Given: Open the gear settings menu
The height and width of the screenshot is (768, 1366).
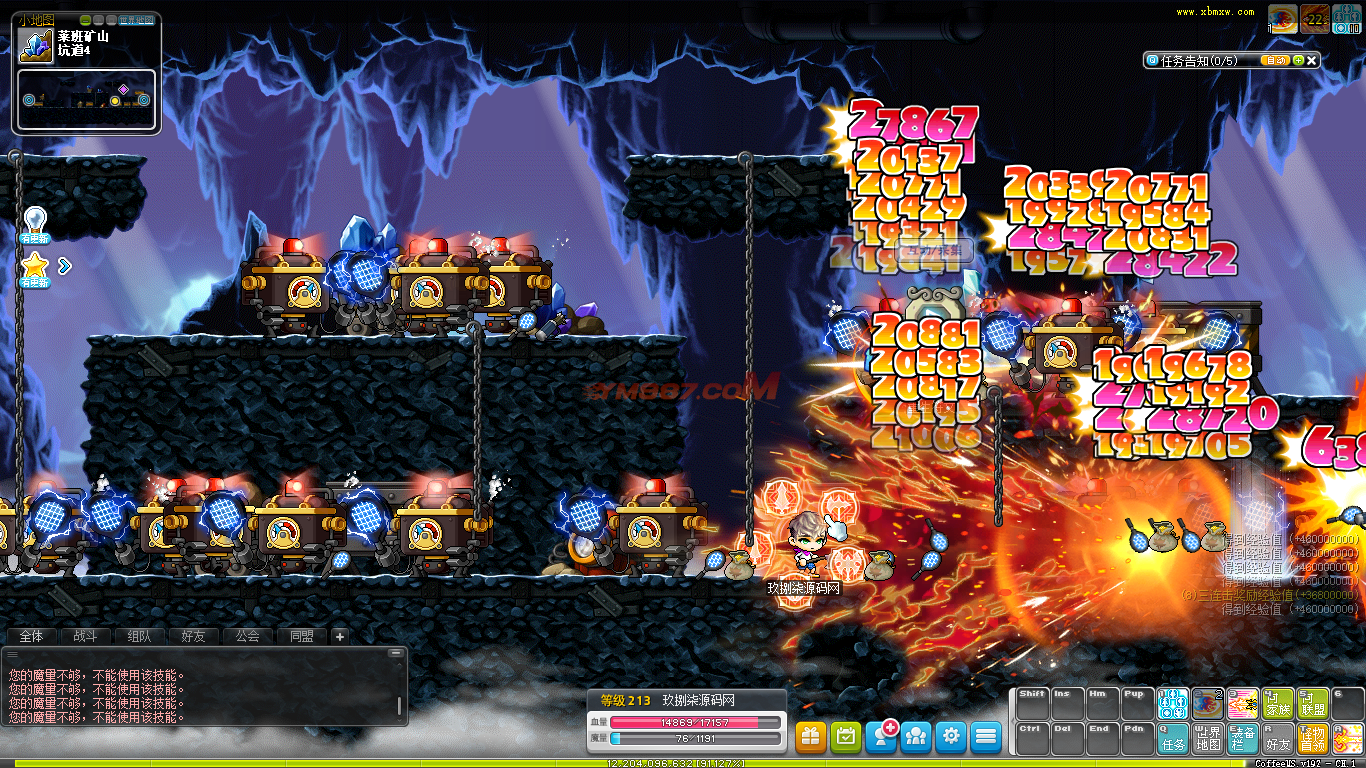Looking at the screenshot, I should [x=951, y=737].
